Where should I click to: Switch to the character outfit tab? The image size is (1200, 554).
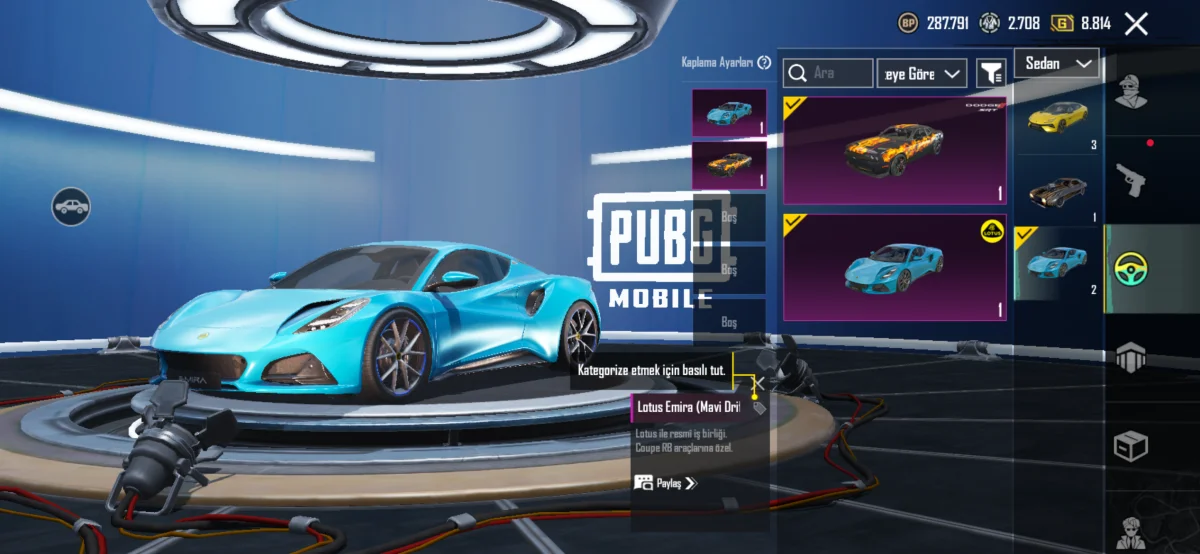(x=1131, y=91)
